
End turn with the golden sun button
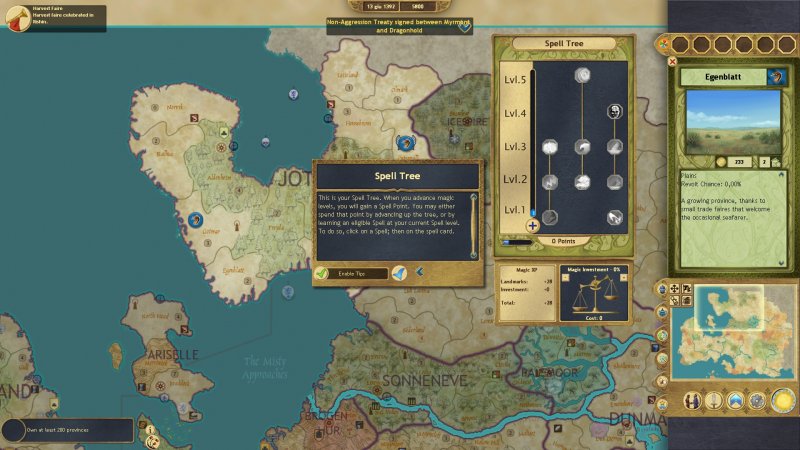782,401
